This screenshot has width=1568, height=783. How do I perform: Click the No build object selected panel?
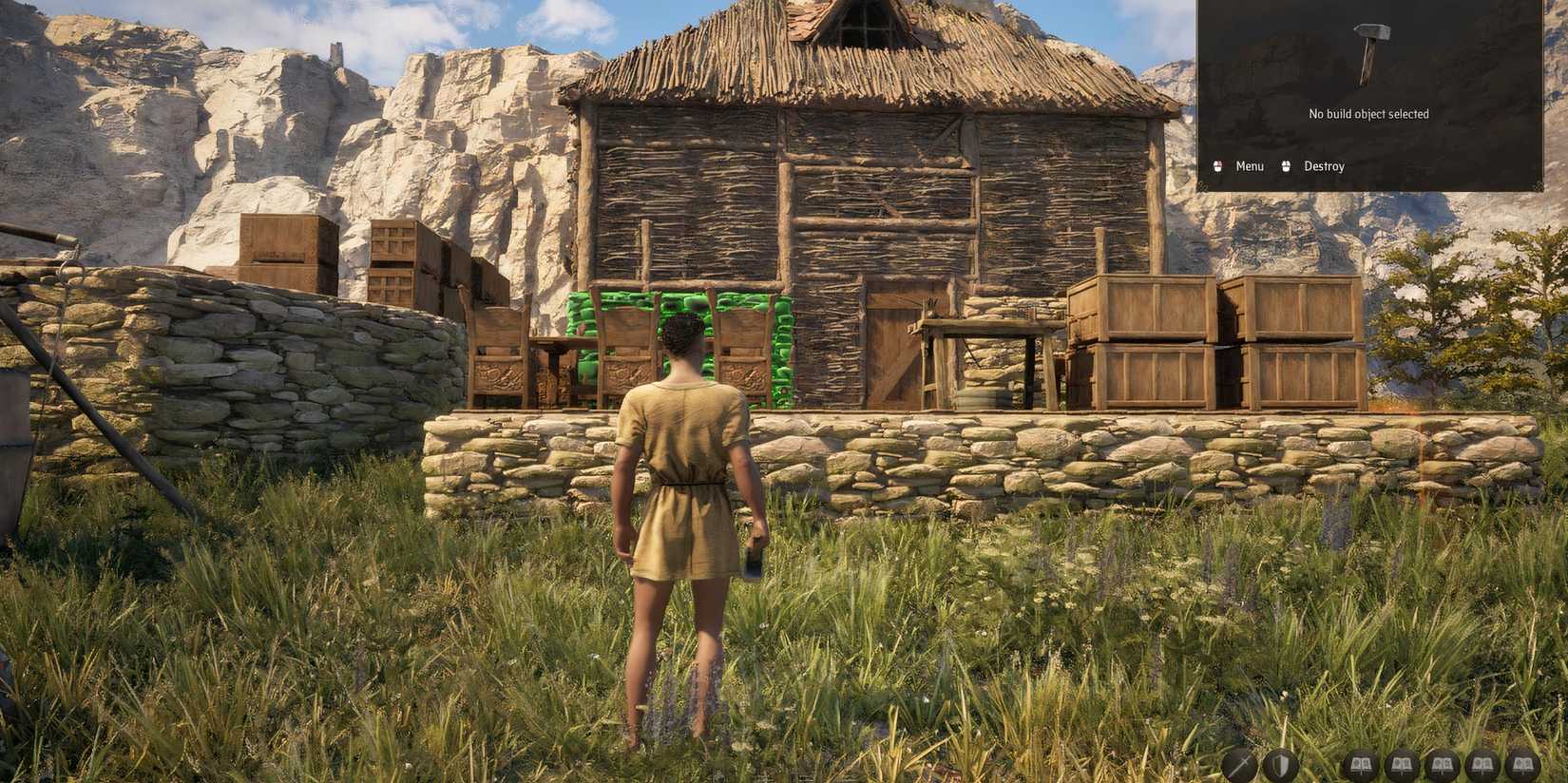click(1368, 113)
